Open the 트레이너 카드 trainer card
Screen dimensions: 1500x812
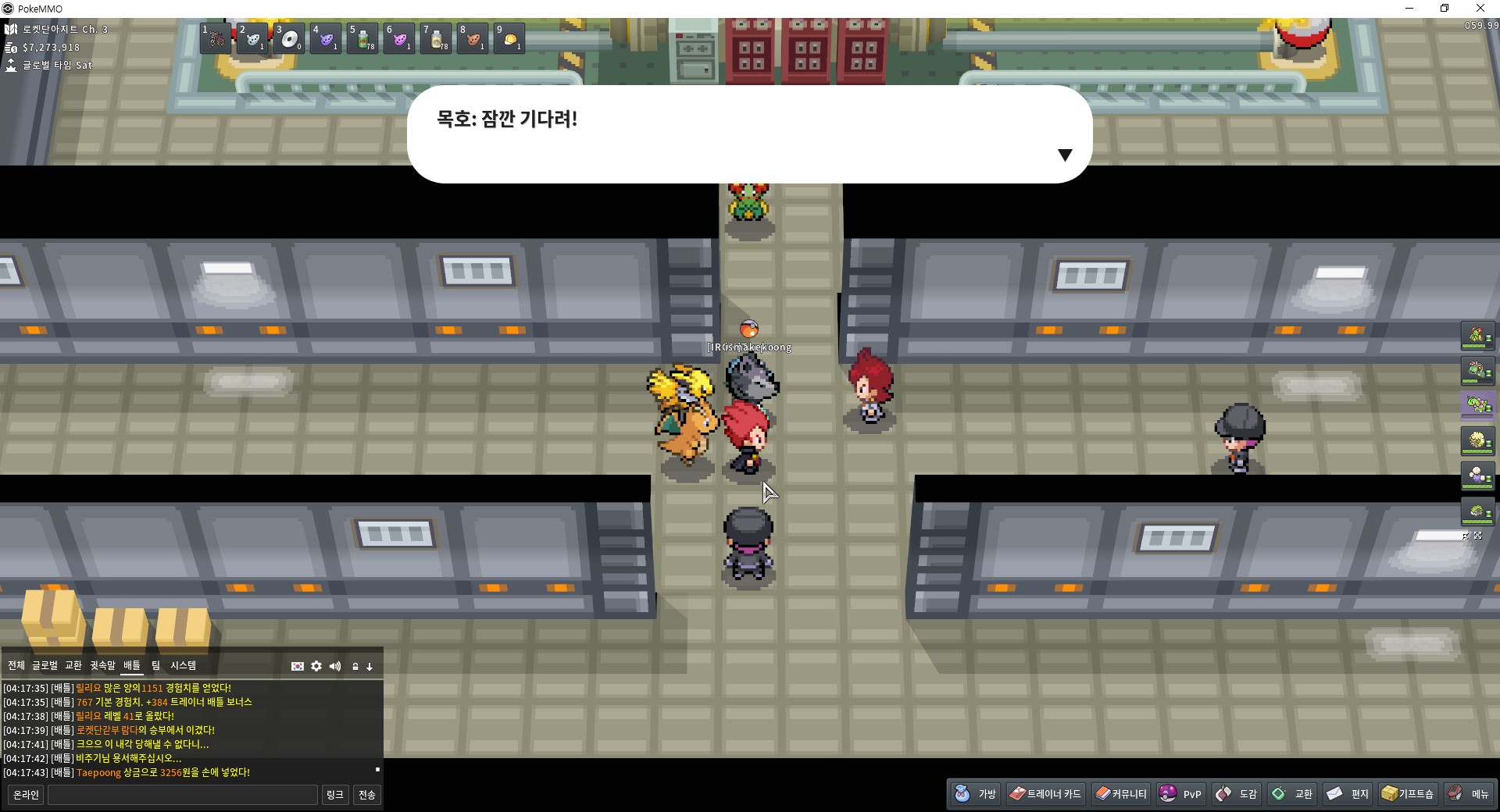click(x=1045, y=793)
